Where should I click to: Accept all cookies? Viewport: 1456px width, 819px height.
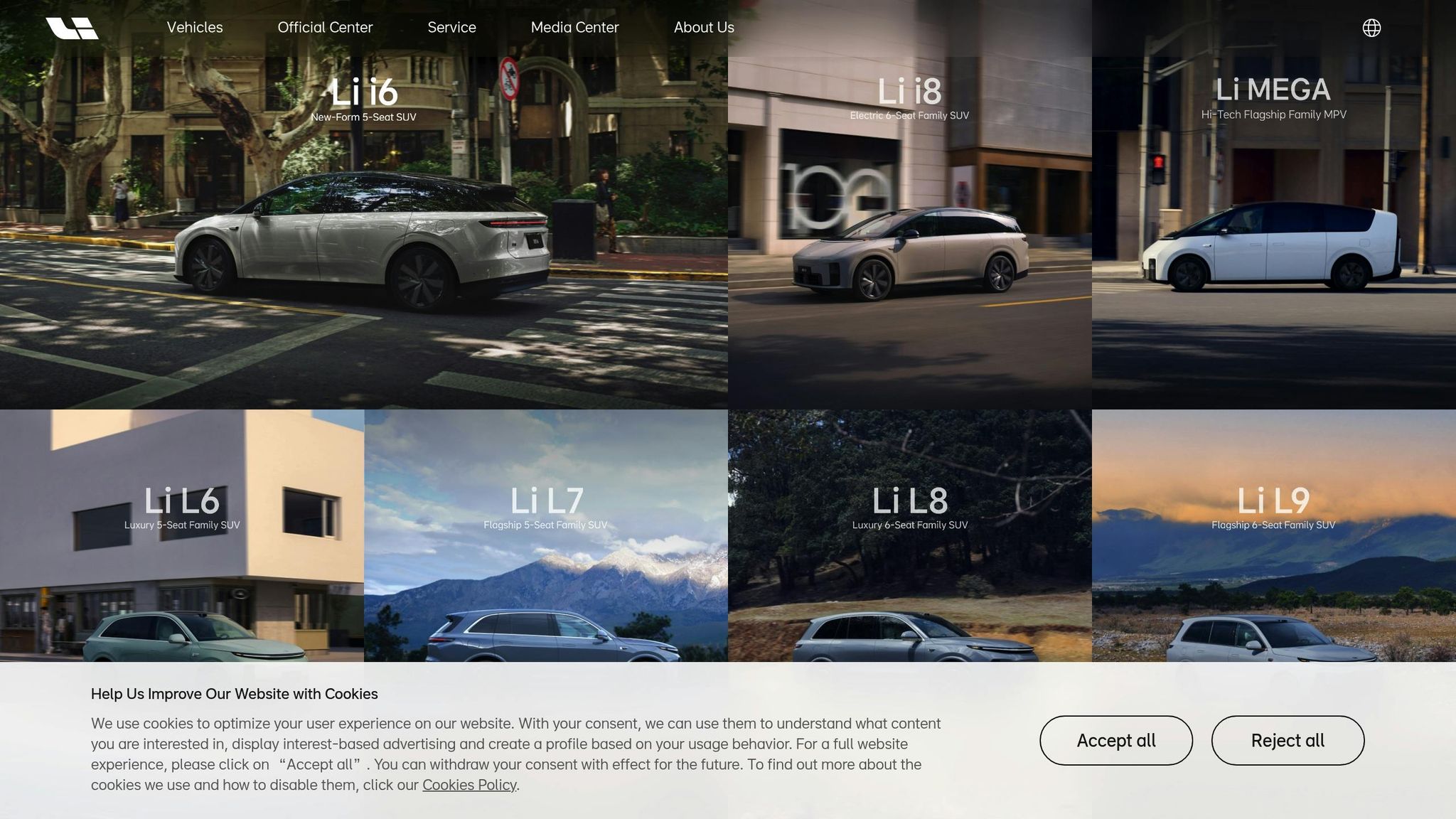[1115, 740]
